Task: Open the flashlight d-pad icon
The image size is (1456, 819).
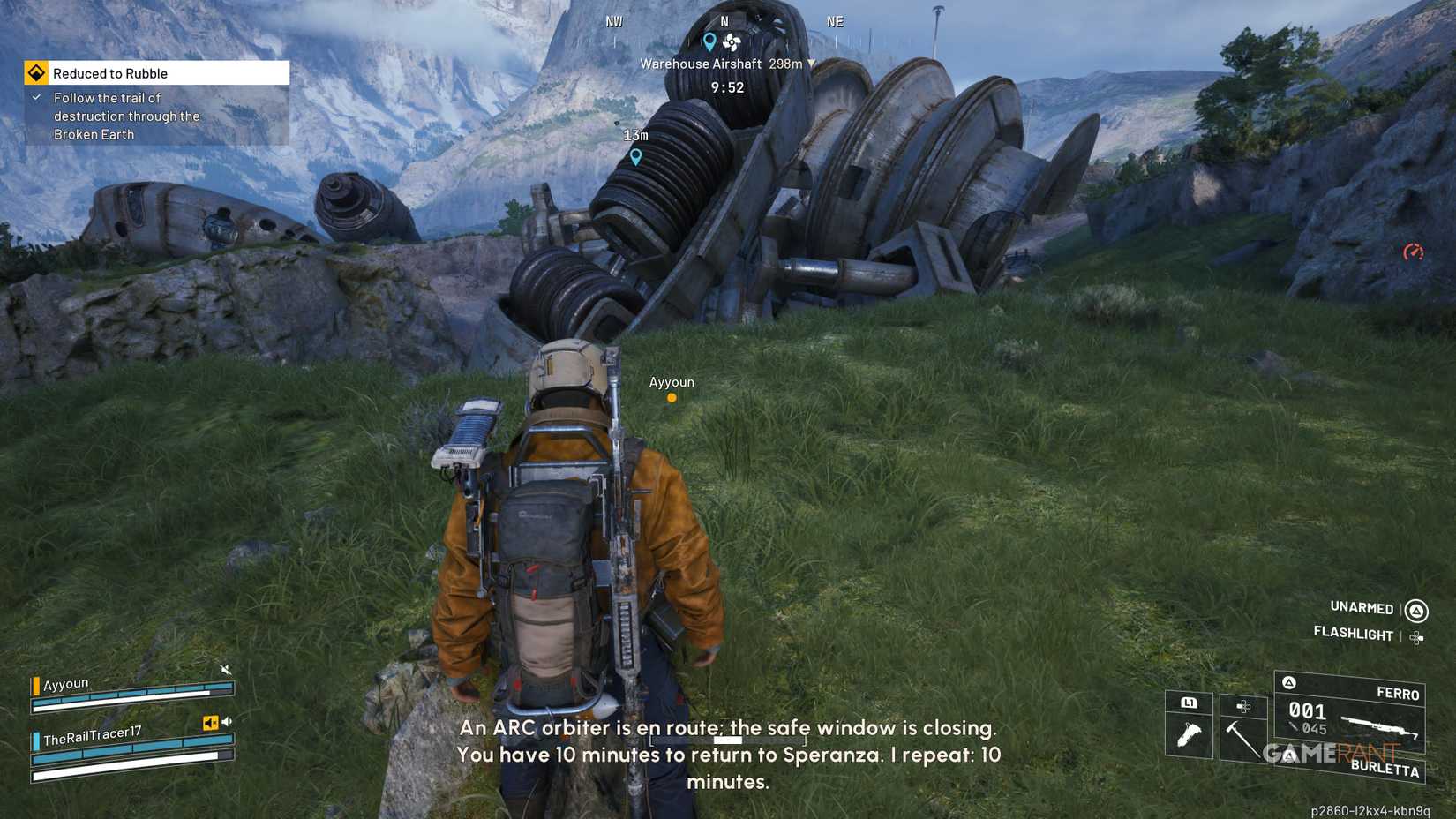Action: (x=1415, y=637)
